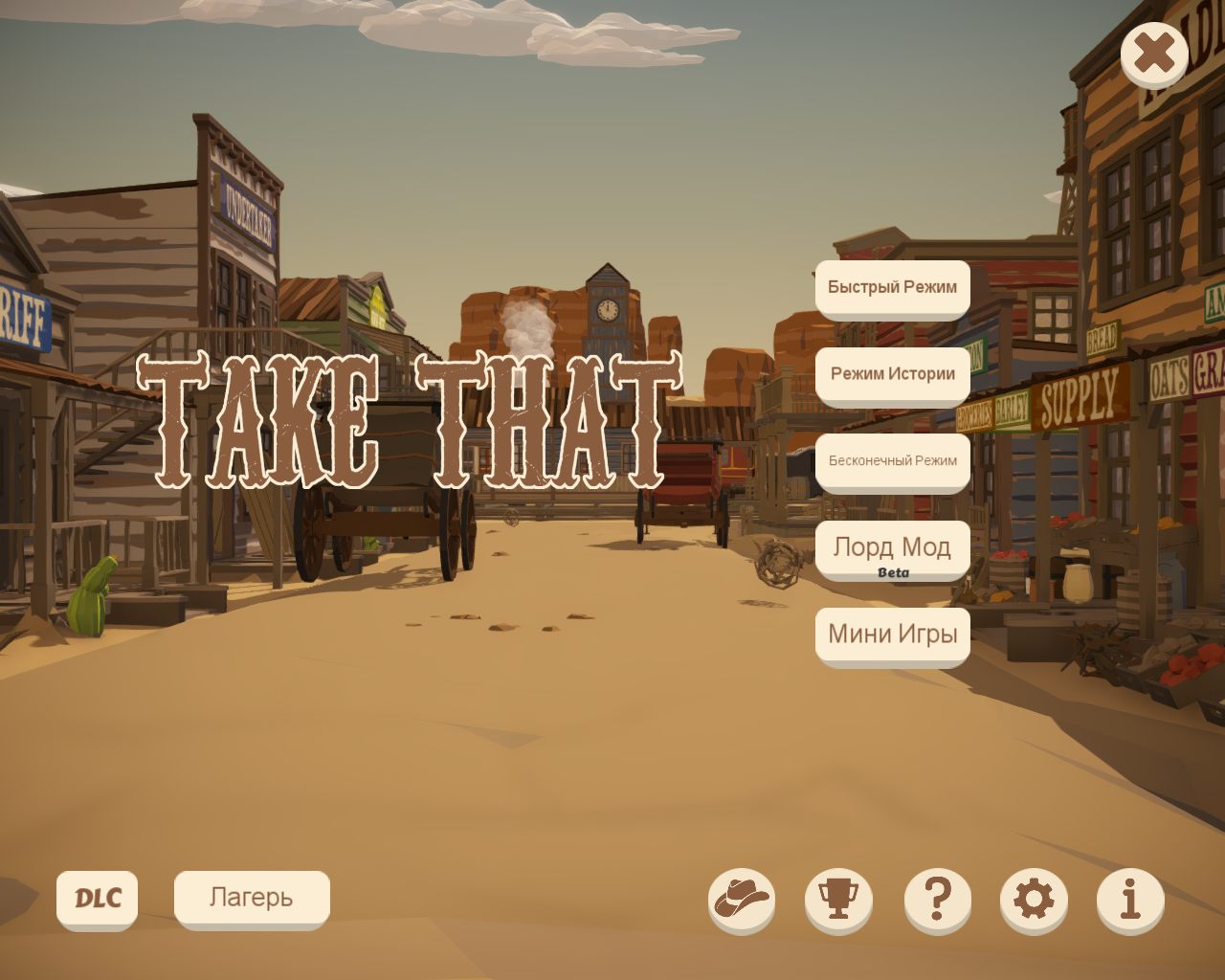Open the DLC page
This screenshot has height=980, width=1225.
tap(97, 898)
